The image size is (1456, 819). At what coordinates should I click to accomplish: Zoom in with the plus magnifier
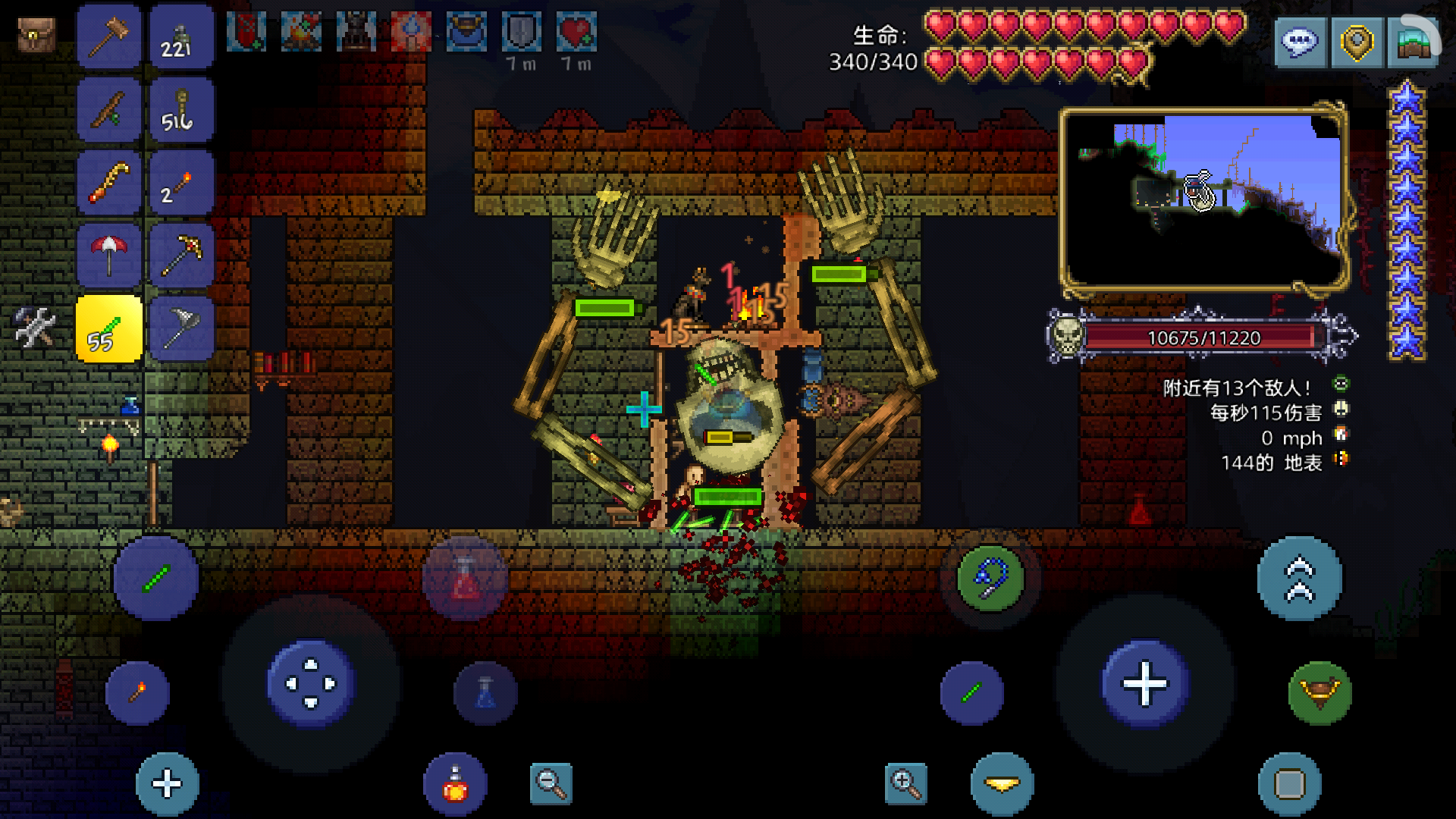905,783
